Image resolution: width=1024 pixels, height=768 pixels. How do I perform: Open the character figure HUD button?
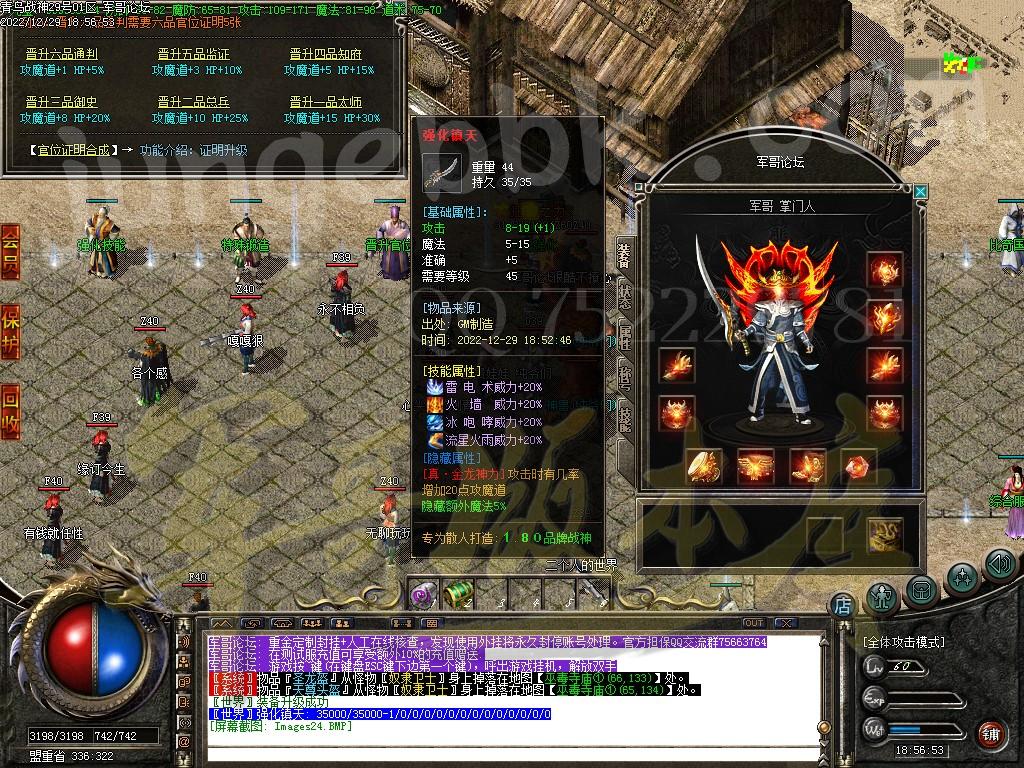tap(882, 595)
